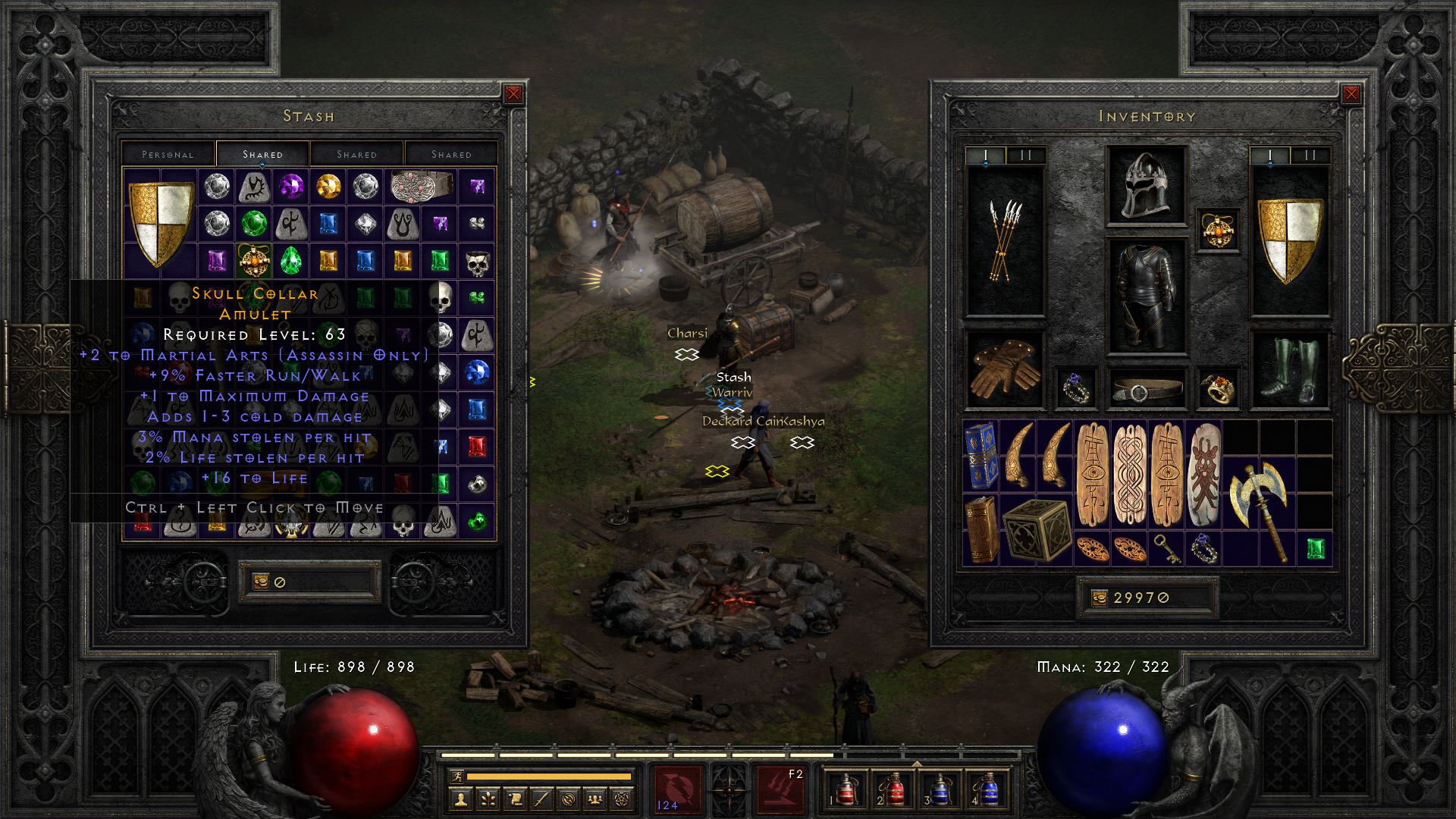This screenshot has height=819, width=1456.
Task: Open the left-click skill selector
Action: click(x=676, y=789)
